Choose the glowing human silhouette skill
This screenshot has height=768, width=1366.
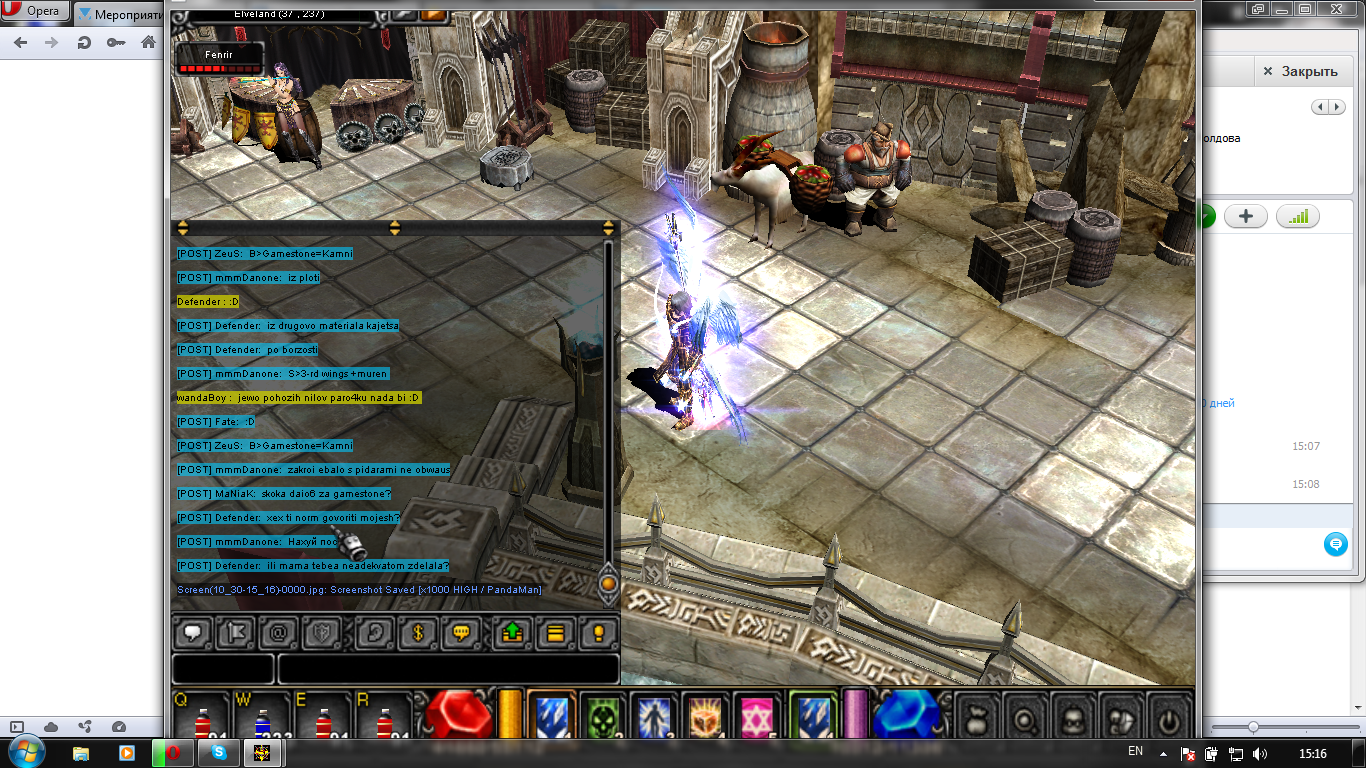[x=655, y=717]
